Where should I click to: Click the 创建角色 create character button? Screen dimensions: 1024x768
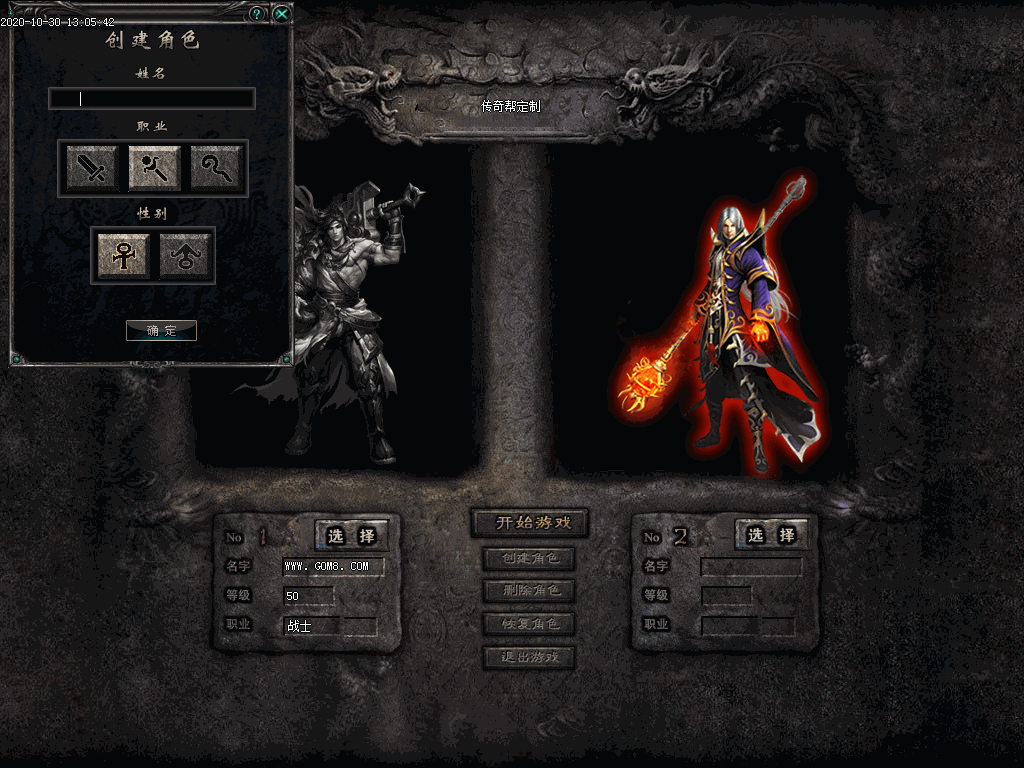pos(529,558)
